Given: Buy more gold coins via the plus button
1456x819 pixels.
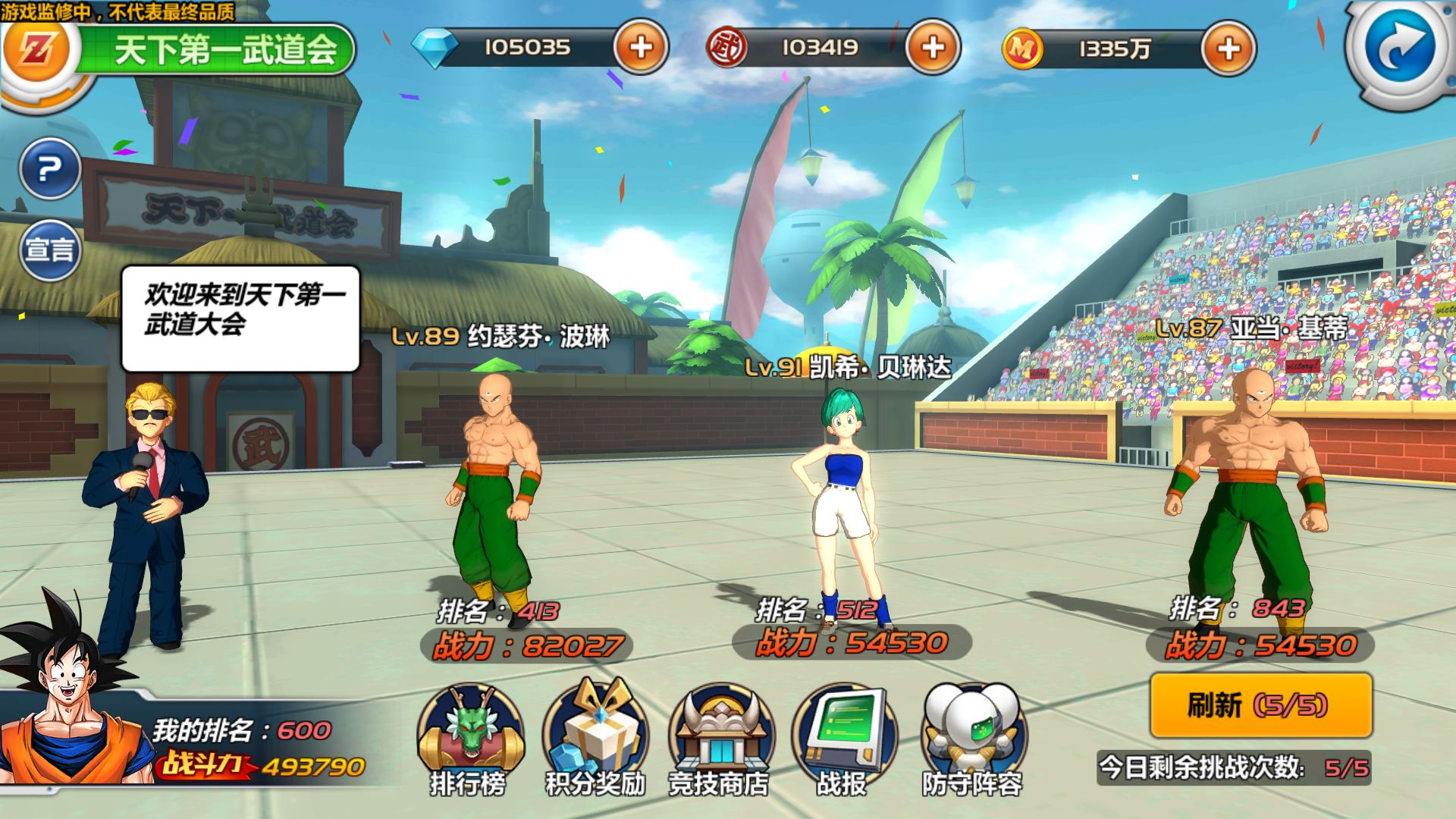Looking at the screenshot, I should [x=1228, y=49].
